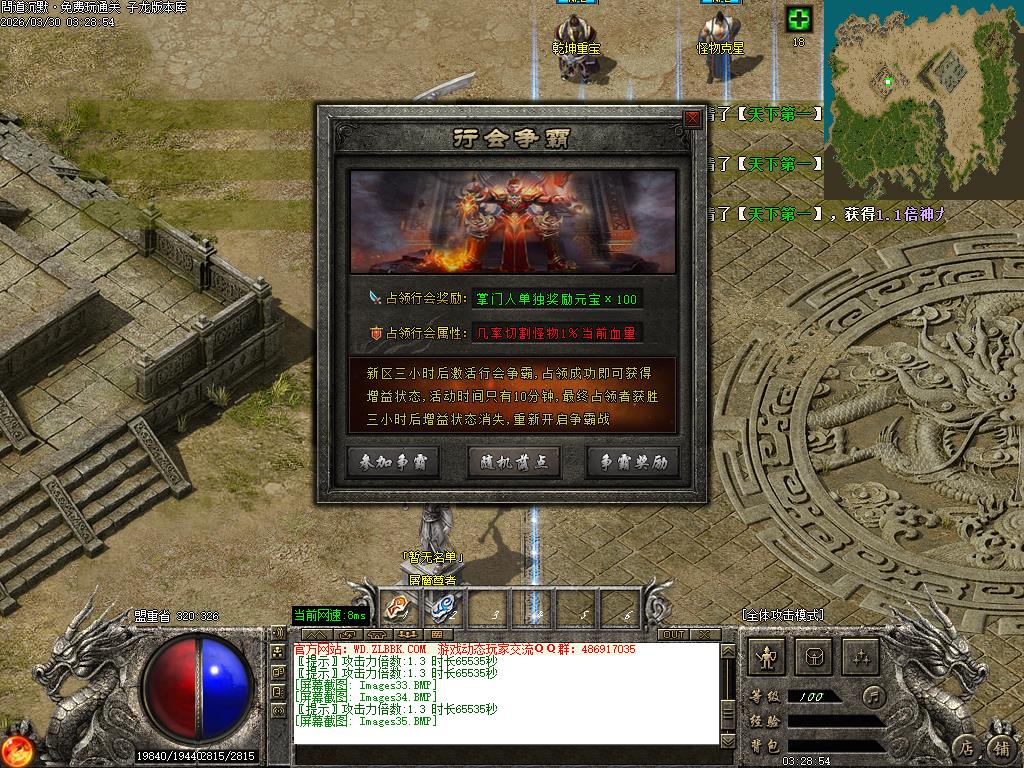The height and width of the screenshot is (768, 1024).
Task: Choose the 随机落点 random landing button
Action: click(513, 461)
